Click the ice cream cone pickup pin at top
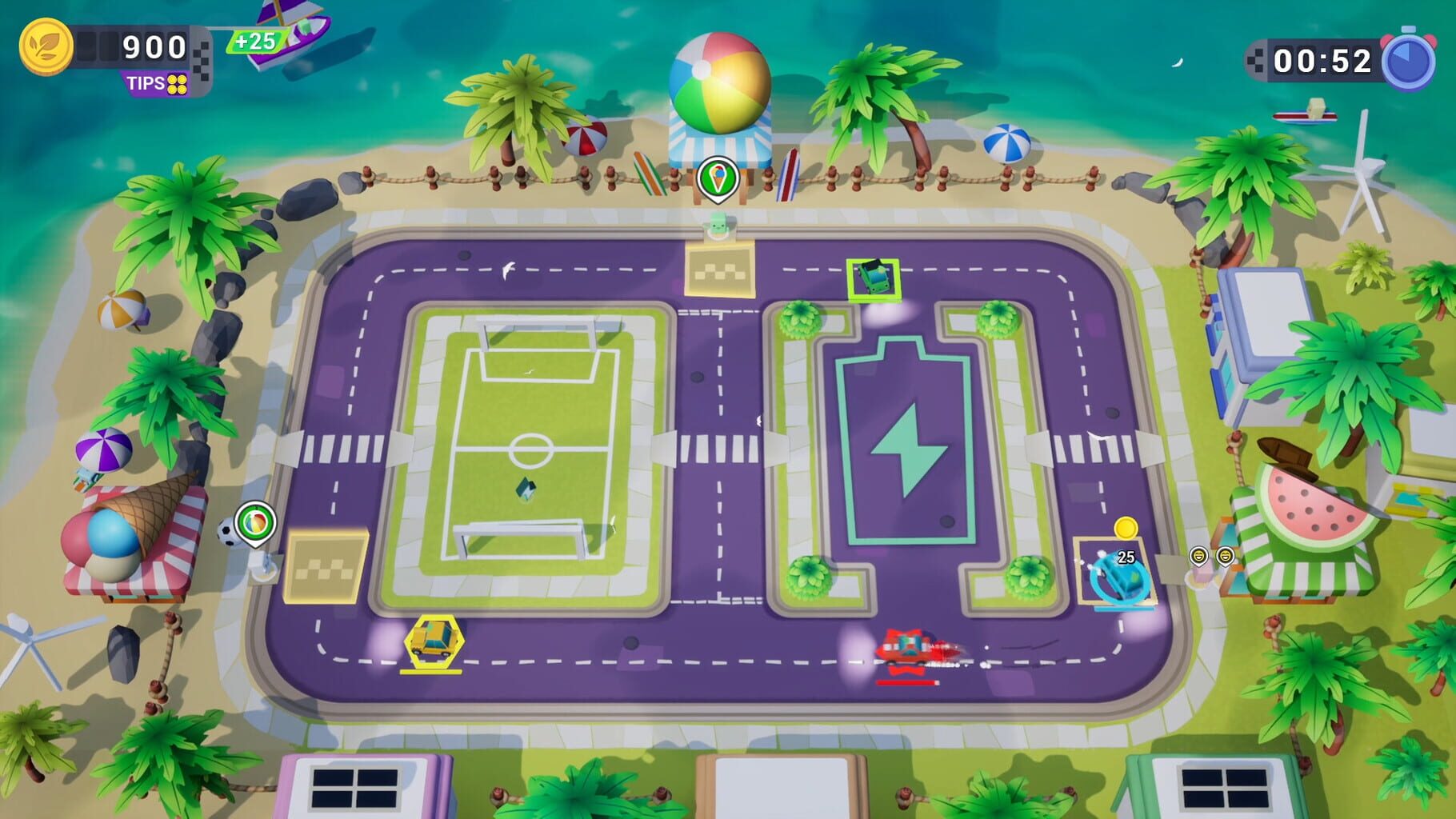1456x819 pixels. (718, 174)
